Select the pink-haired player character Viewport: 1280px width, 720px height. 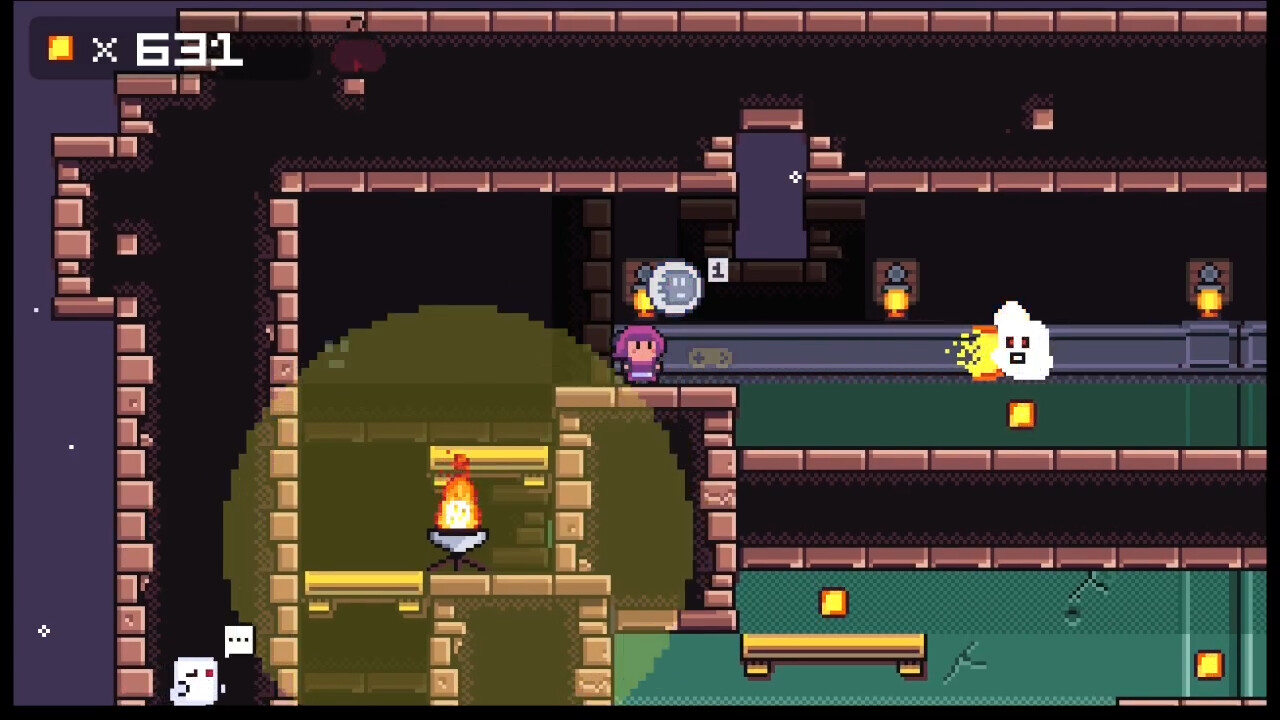640,352
